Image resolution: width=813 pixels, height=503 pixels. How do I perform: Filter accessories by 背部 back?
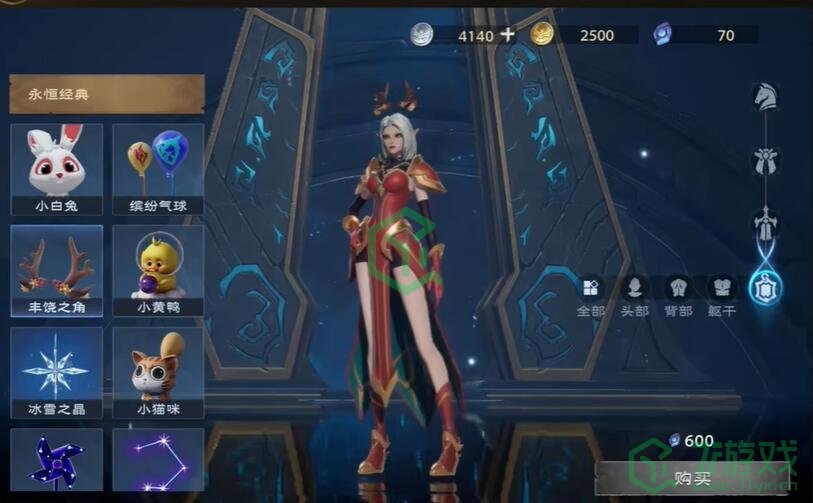pos(678,297)
